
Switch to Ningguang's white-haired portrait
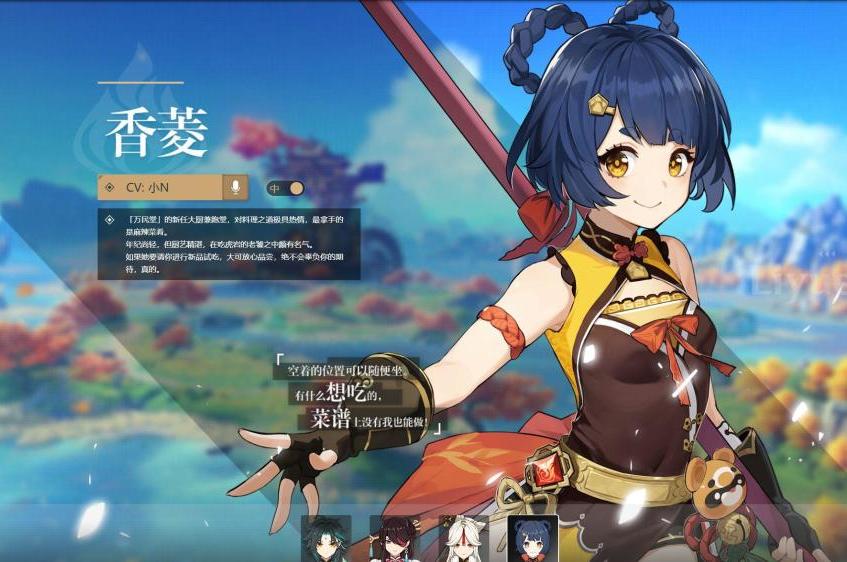coord(463,539)
